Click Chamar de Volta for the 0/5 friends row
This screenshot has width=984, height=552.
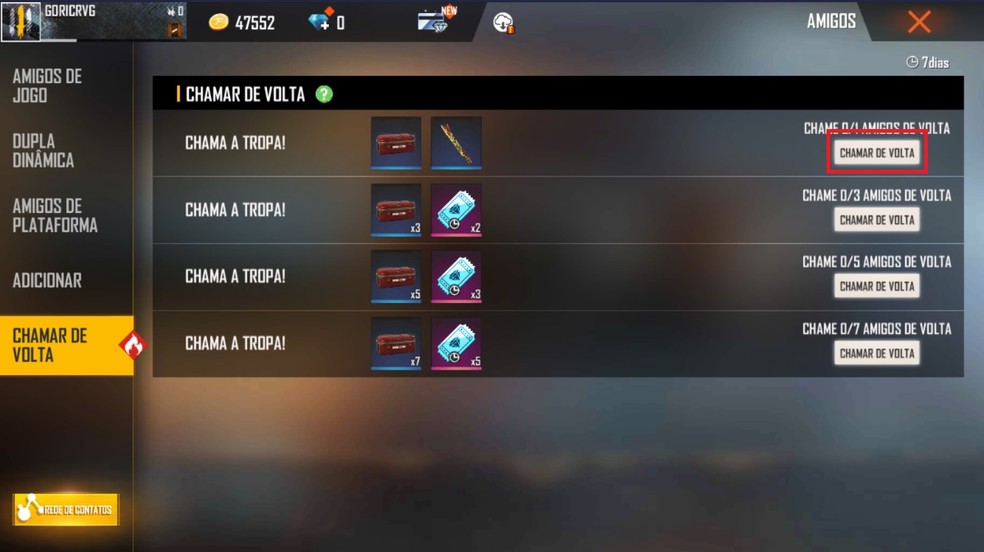[877, 286]
